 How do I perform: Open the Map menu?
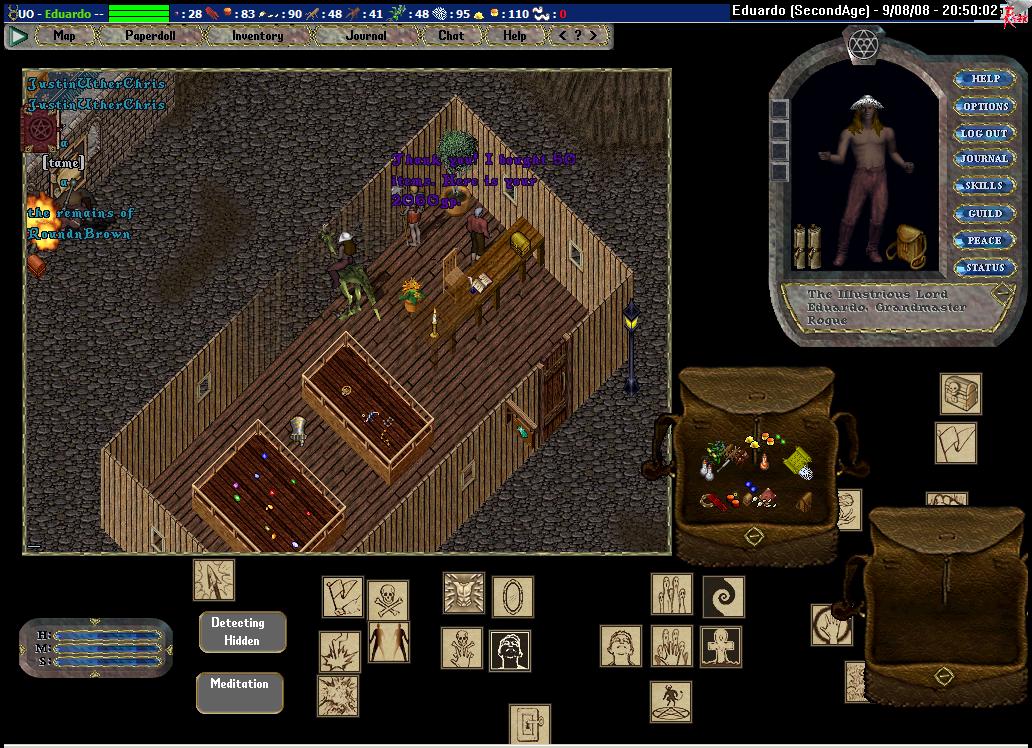point(64,36)
